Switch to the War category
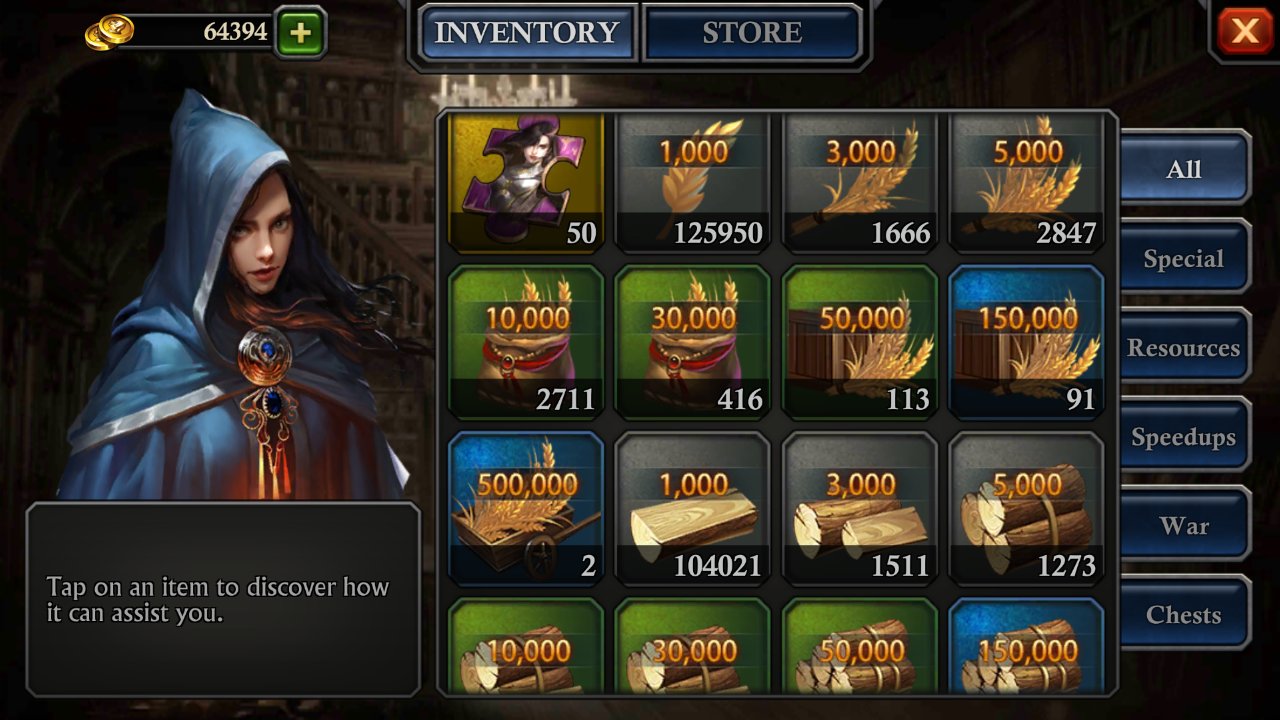The image size is (1280, 720). pyautogui.click(x=1184, y=526)
